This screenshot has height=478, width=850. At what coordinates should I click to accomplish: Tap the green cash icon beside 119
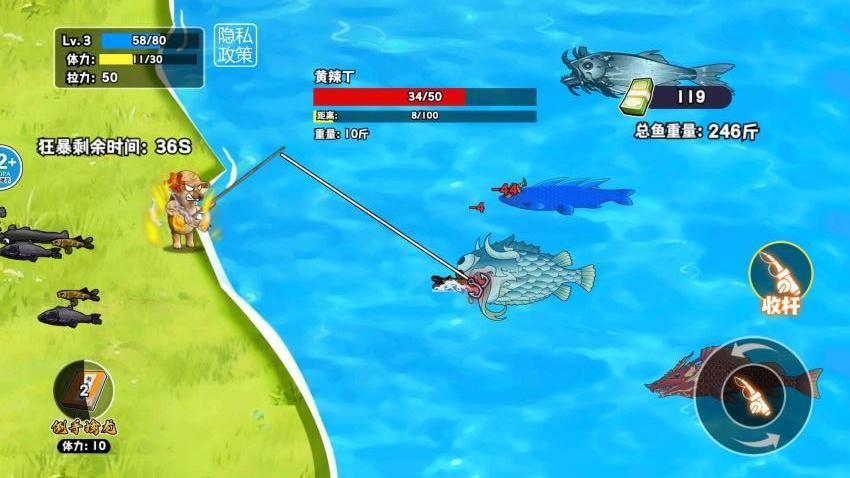636,98
